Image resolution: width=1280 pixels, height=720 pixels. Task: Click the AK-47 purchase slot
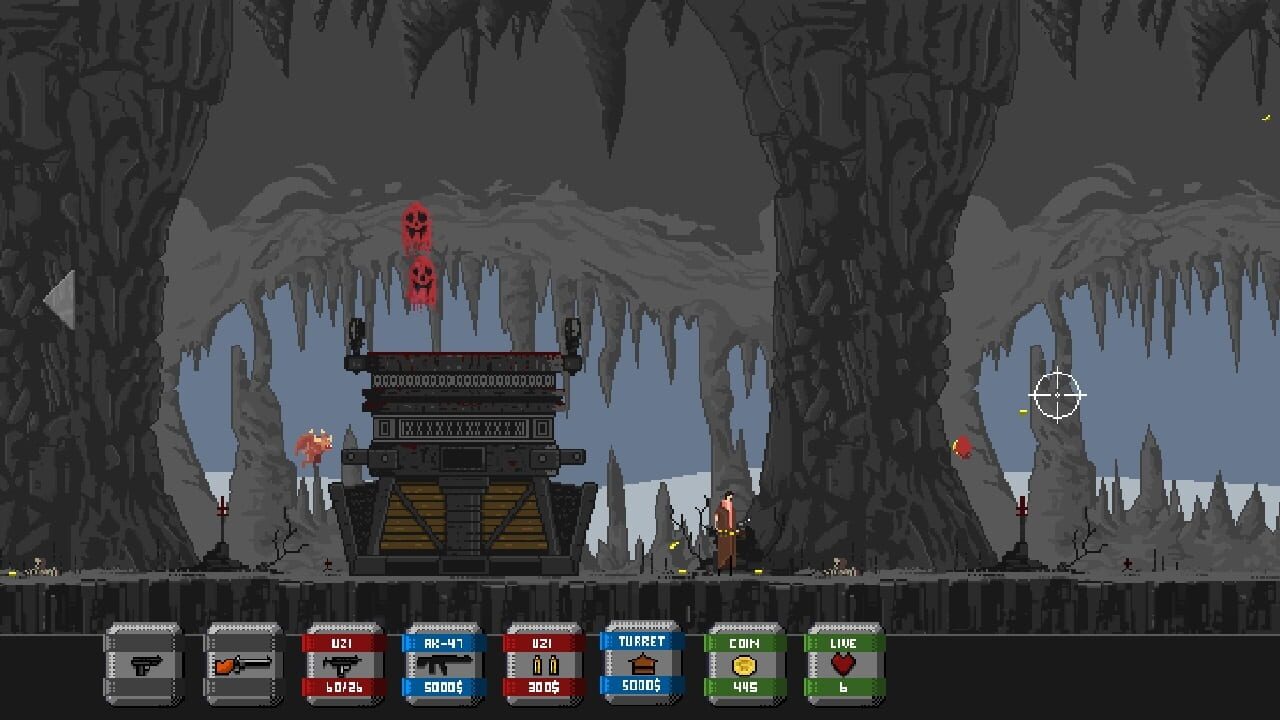(x=443, y=662)
